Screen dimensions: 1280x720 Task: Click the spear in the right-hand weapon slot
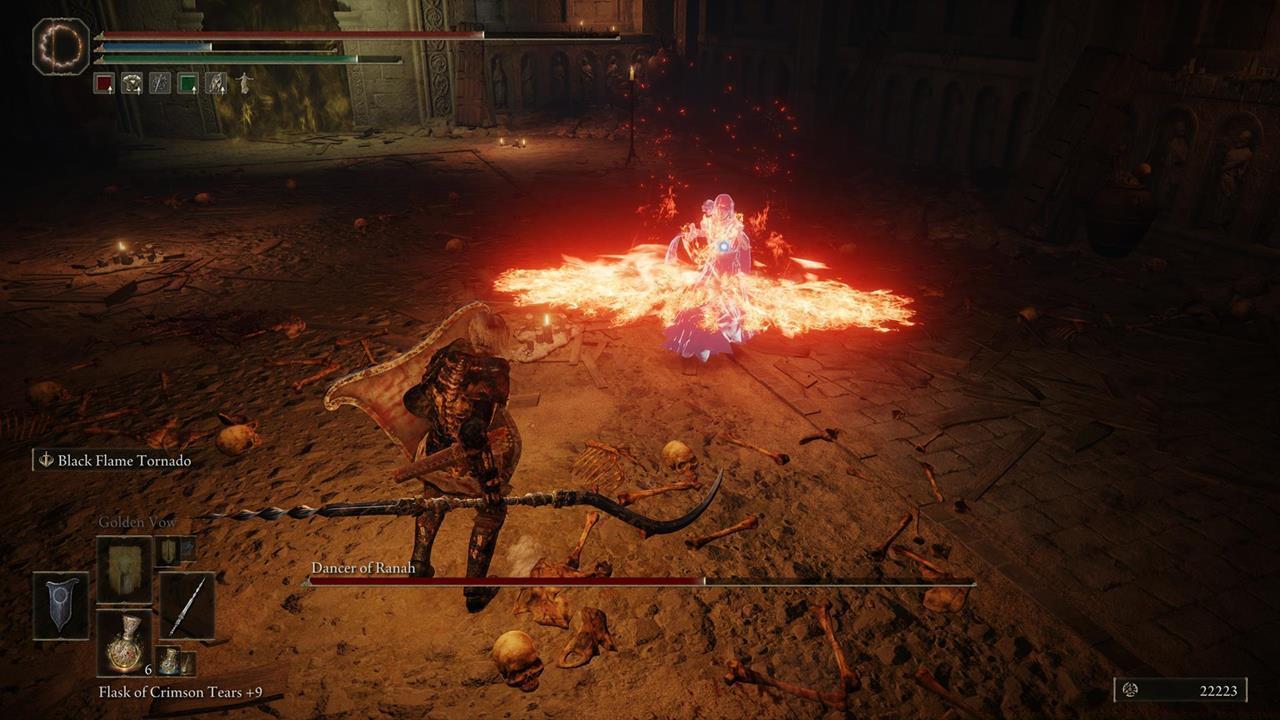coord(188,608)
